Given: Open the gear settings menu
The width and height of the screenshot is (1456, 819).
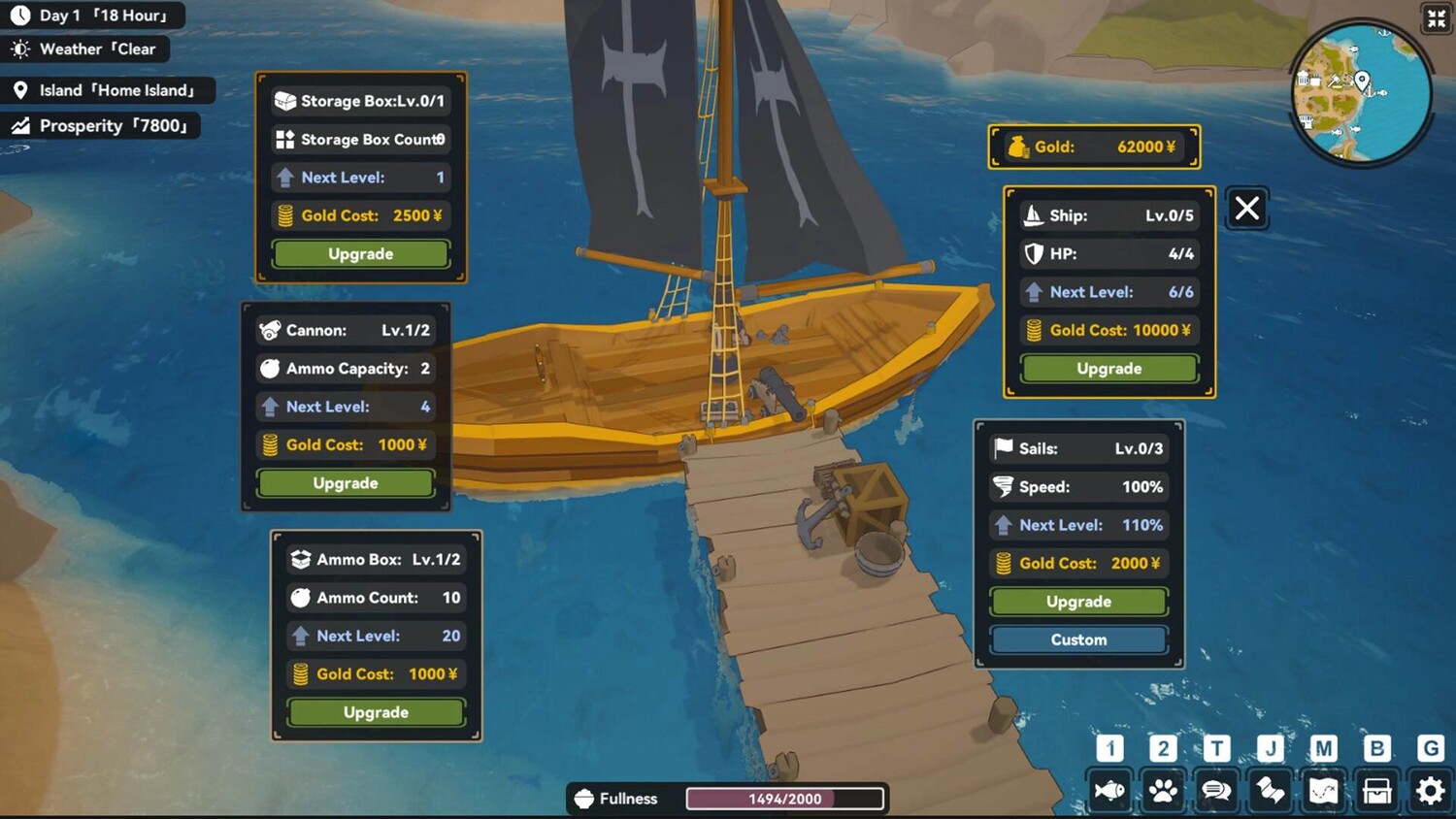Looking at the screenshot, I should (x=1430, y=792).
